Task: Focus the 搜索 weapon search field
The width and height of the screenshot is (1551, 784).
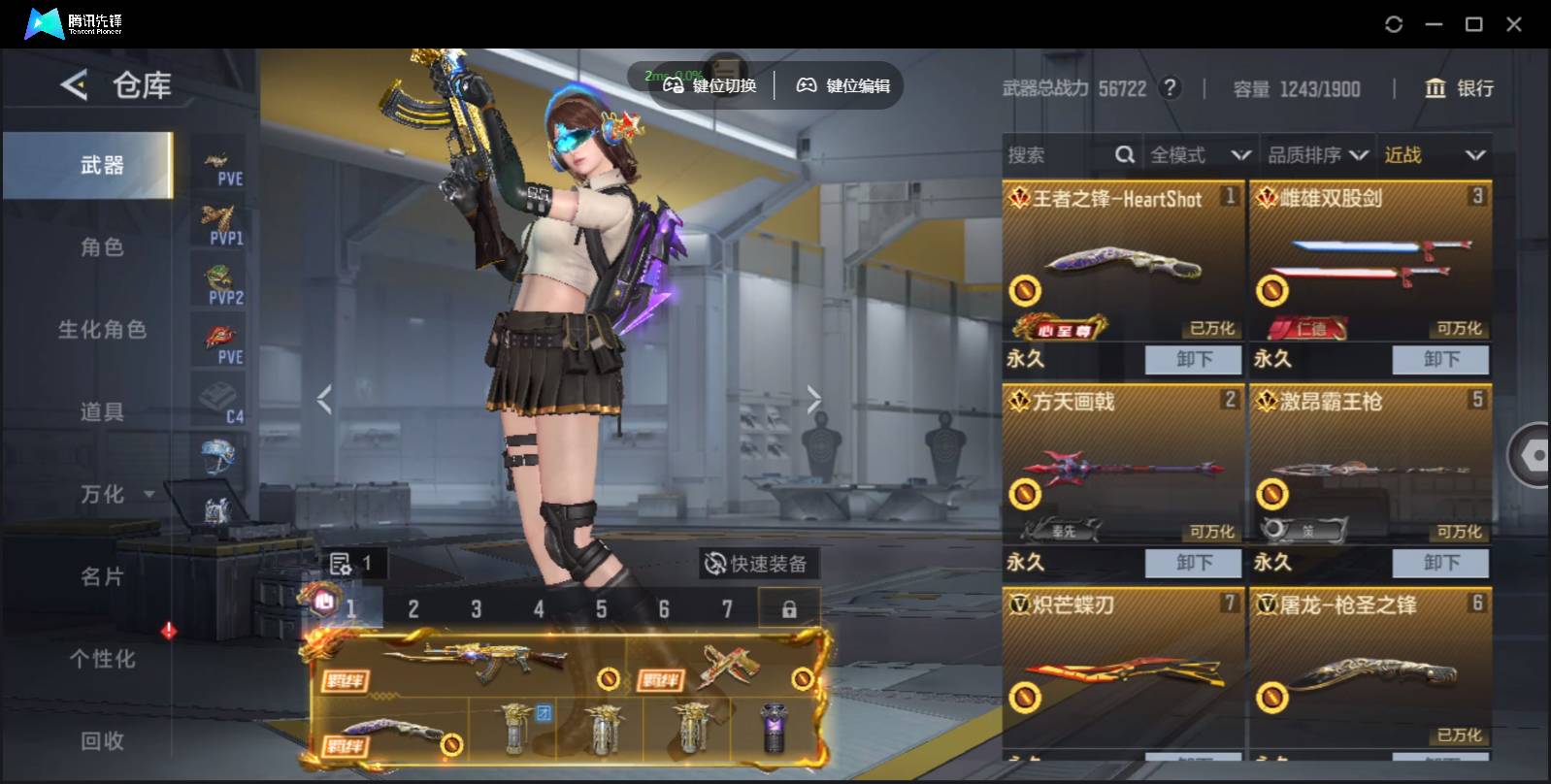Action: pos(1058,155)
